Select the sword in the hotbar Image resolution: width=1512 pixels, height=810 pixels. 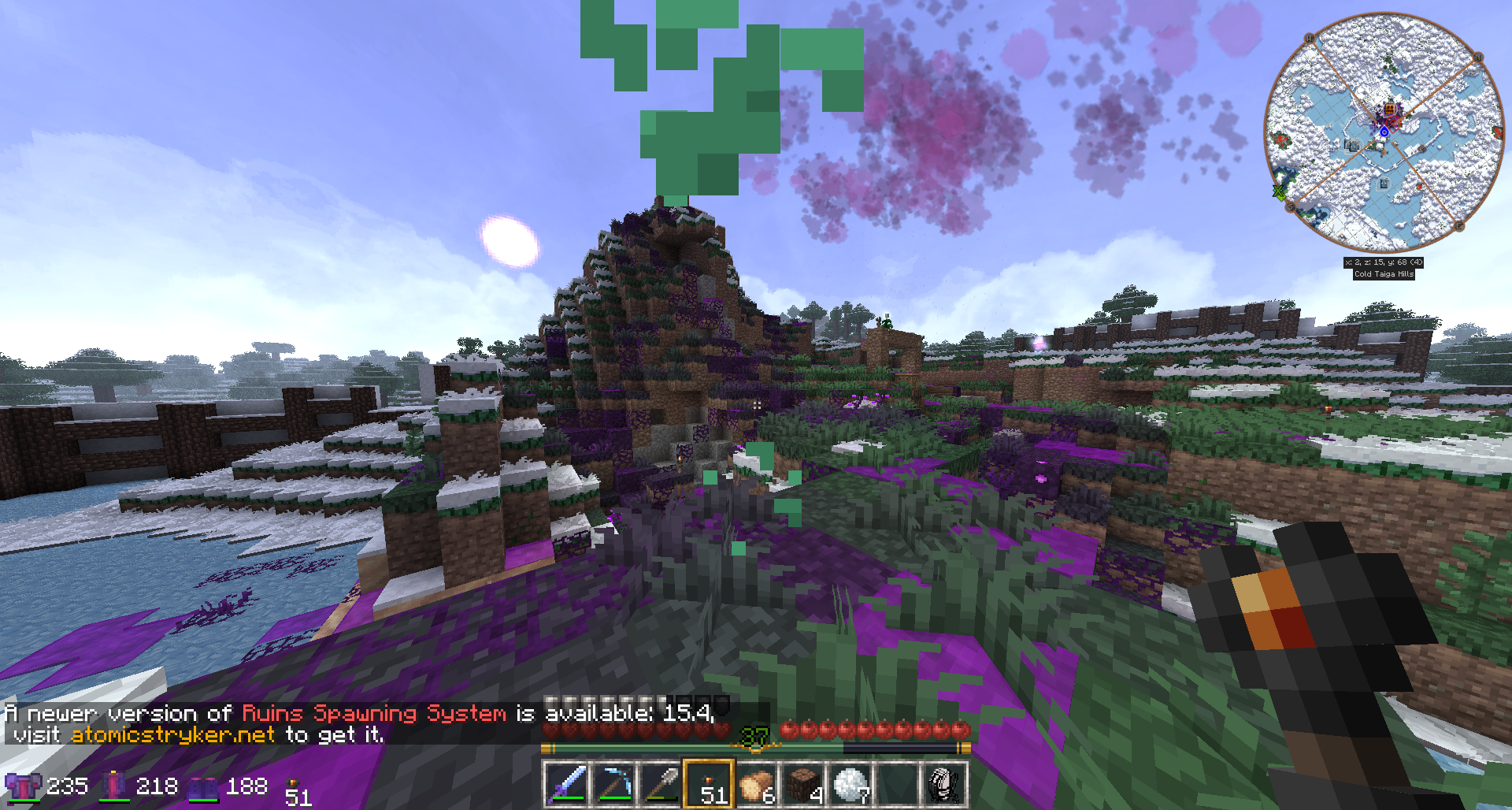click(x=566, y=784)
